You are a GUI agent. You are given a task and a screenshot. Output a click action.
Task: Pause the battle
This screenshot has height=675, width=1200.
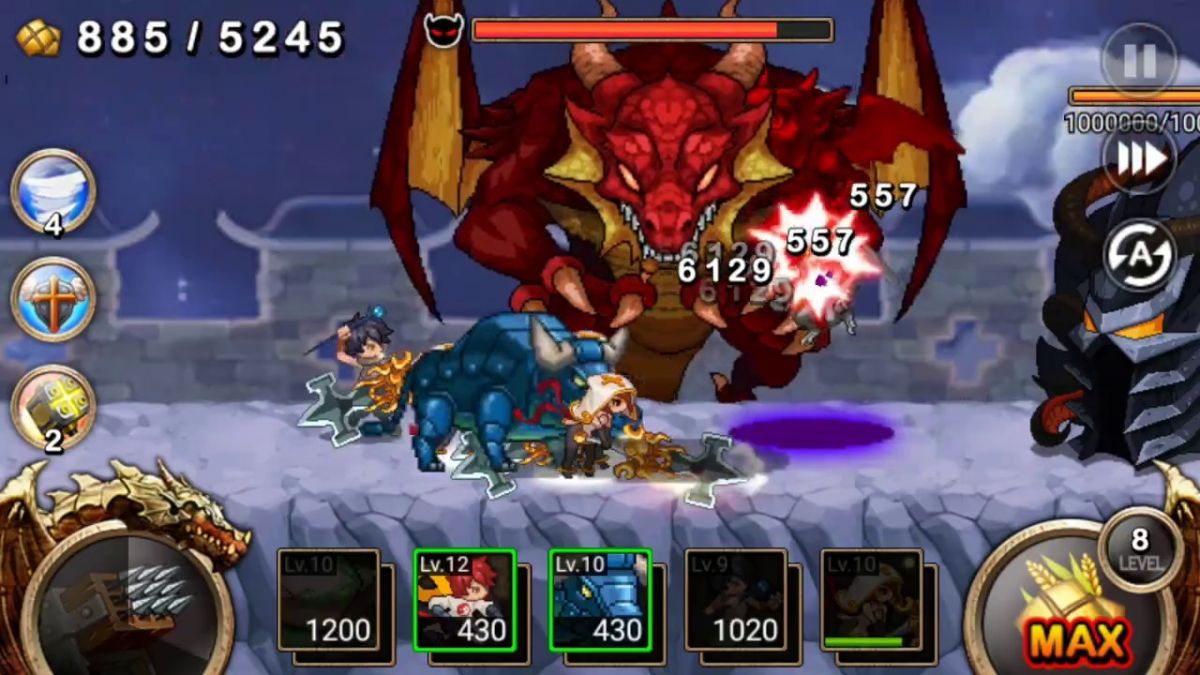[1139, 60]
